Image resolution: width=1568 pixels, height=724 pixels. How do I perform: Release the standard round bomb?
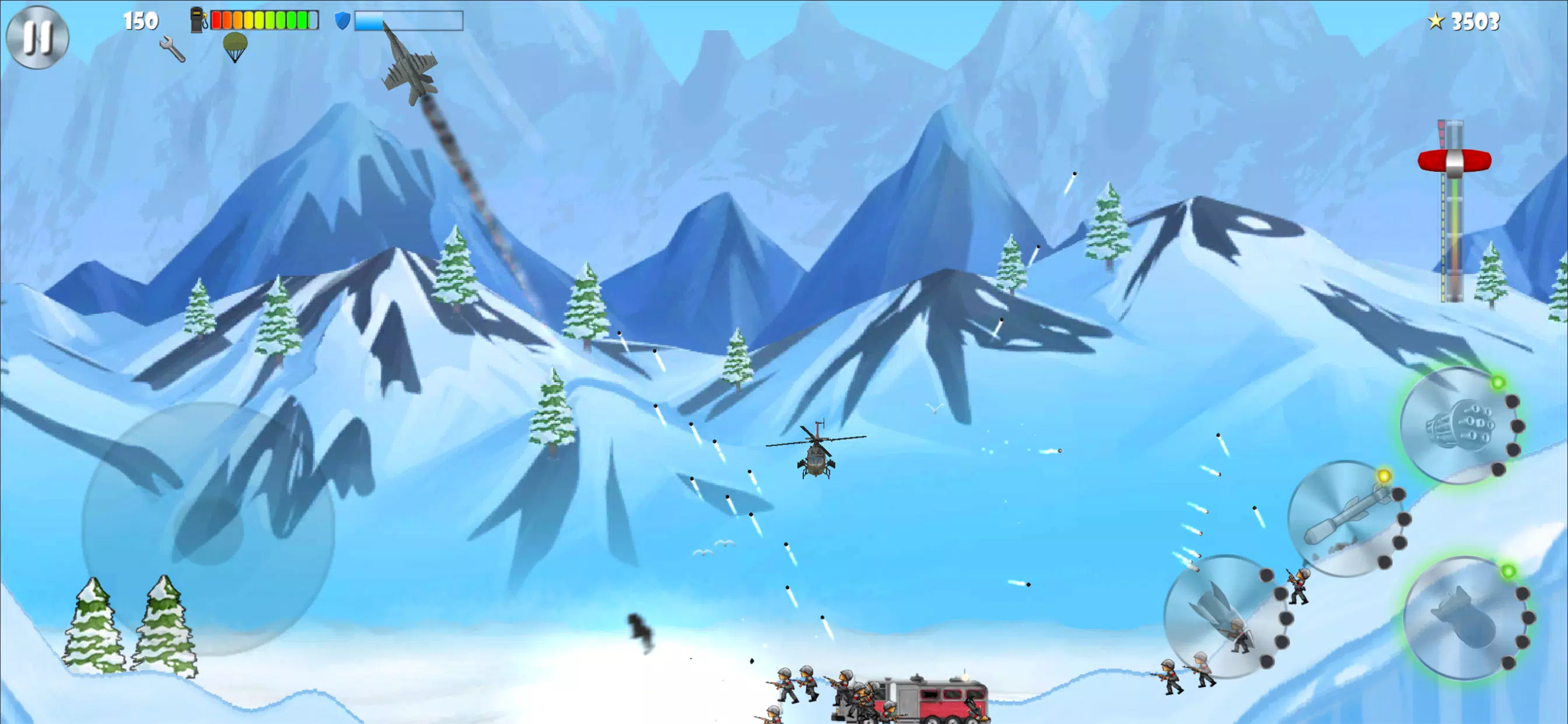[x=1466, y=617]
